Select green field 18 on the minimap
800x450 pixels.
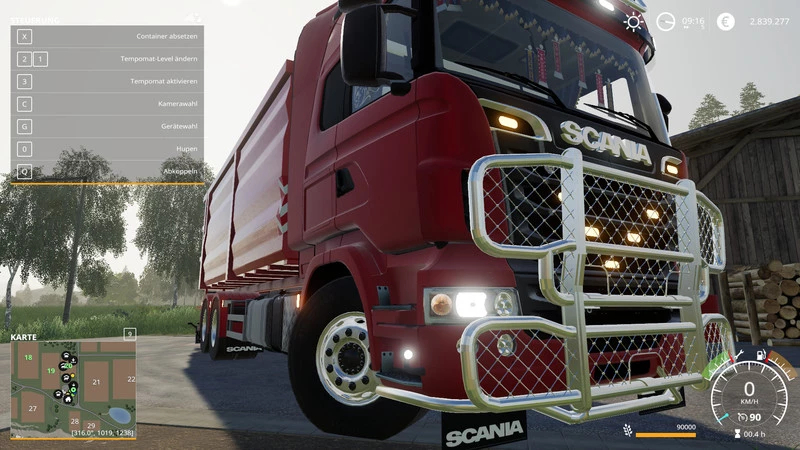(x=28, y=357)
